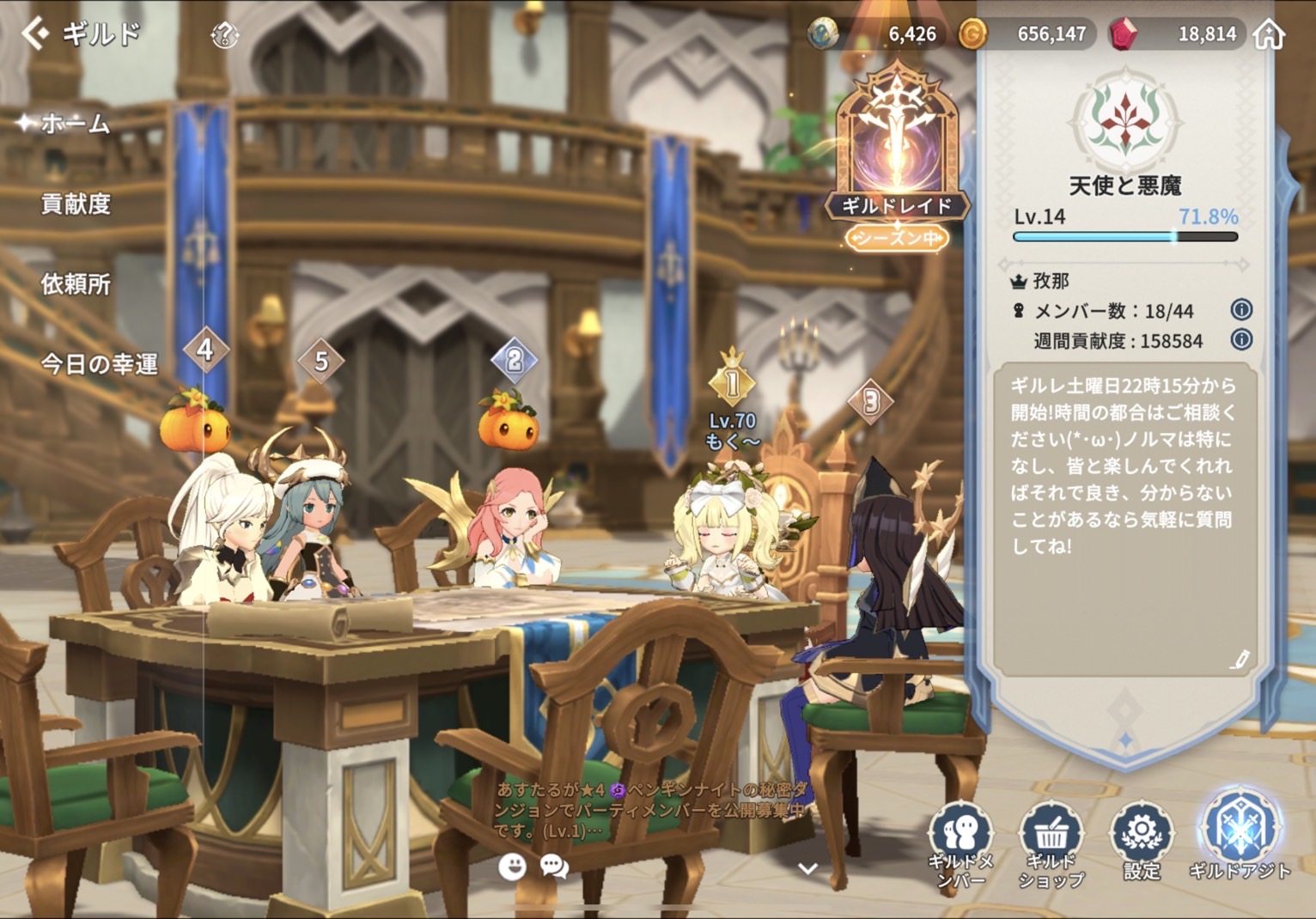Go back from the Guild screen

click(x=34, y=33)
